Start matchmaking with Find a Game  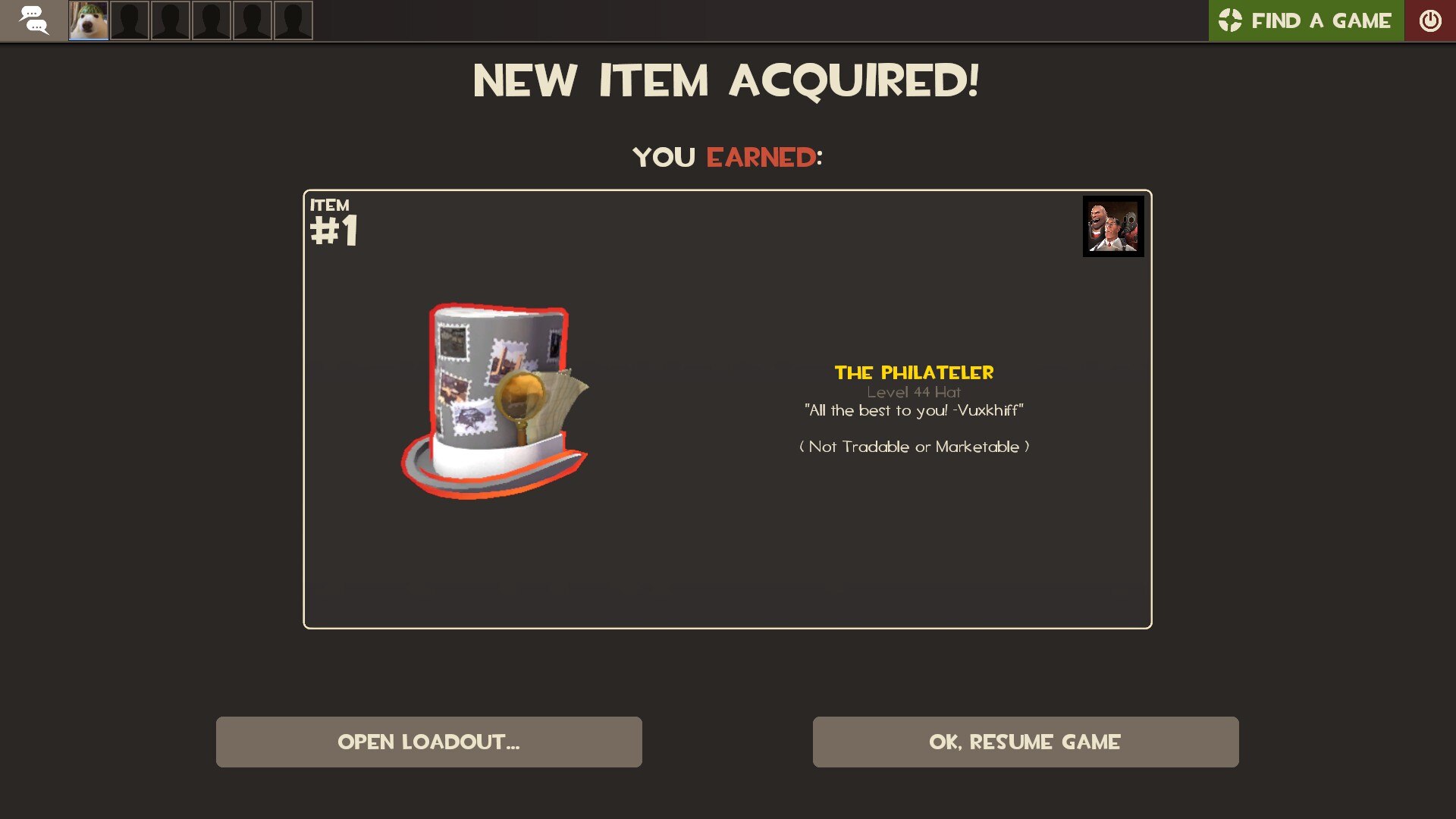click(1306, 20)
